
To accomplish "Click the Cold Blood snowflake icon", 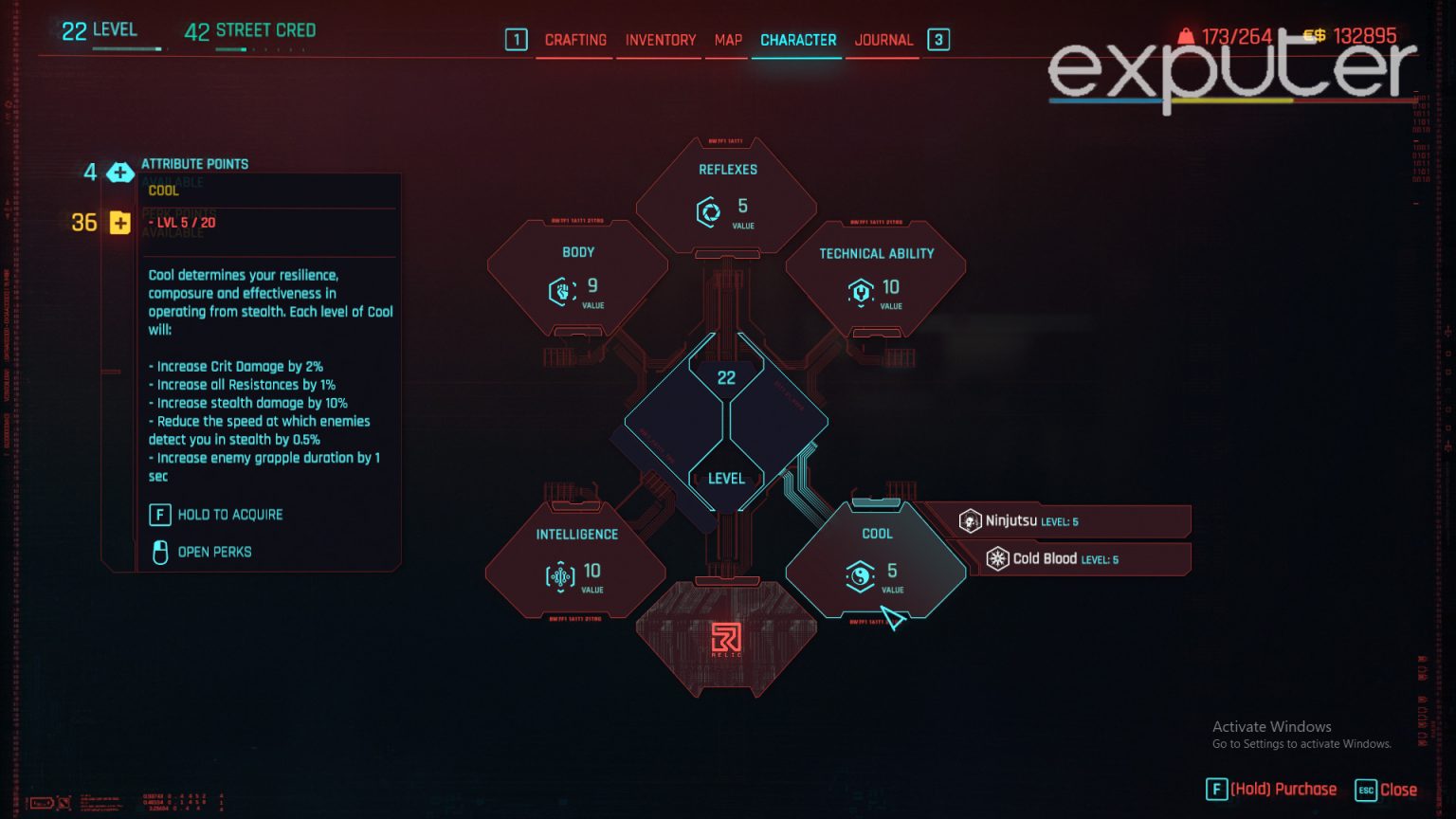I will click(x=996, y=558).
